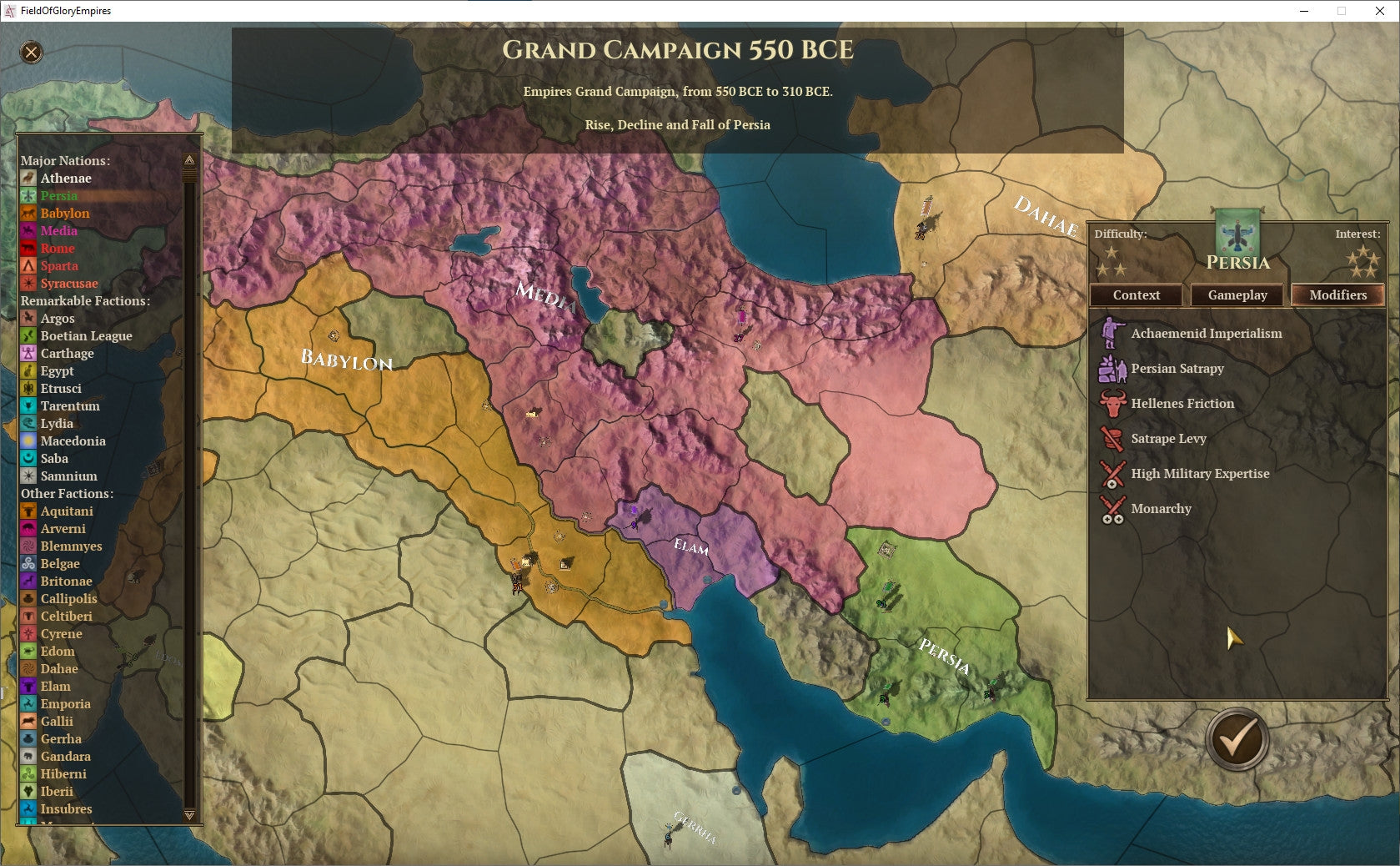Click the Achaemenid Imperialism modifier icon
This screenshot has width=1400, height=866.
(1112, 333)
